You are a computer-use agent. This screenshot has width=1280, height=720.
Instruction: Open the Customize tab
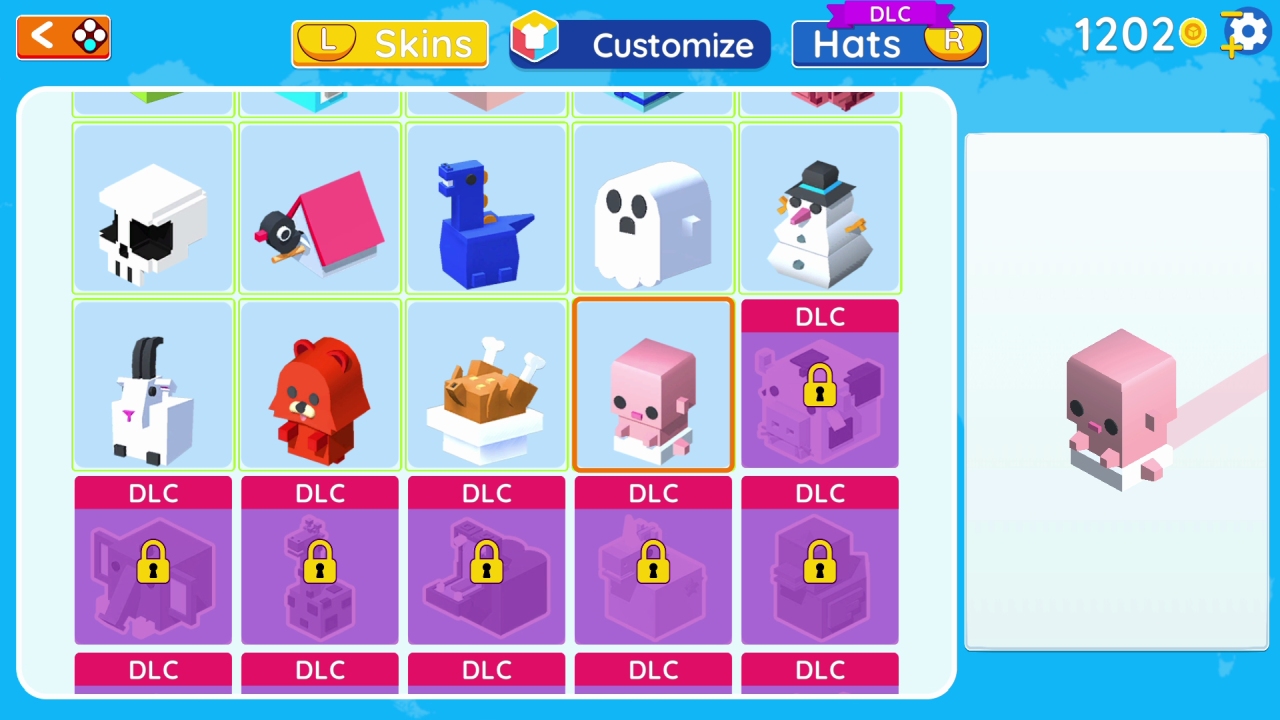(x=672, y=45)
